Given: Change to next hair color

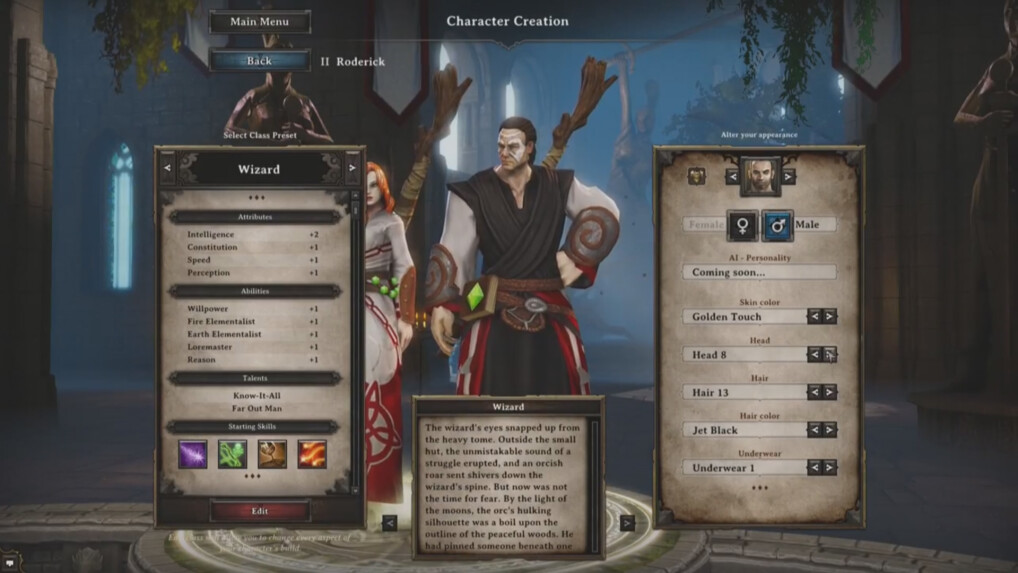Looking at the screenshot, I should click(830, 430).
